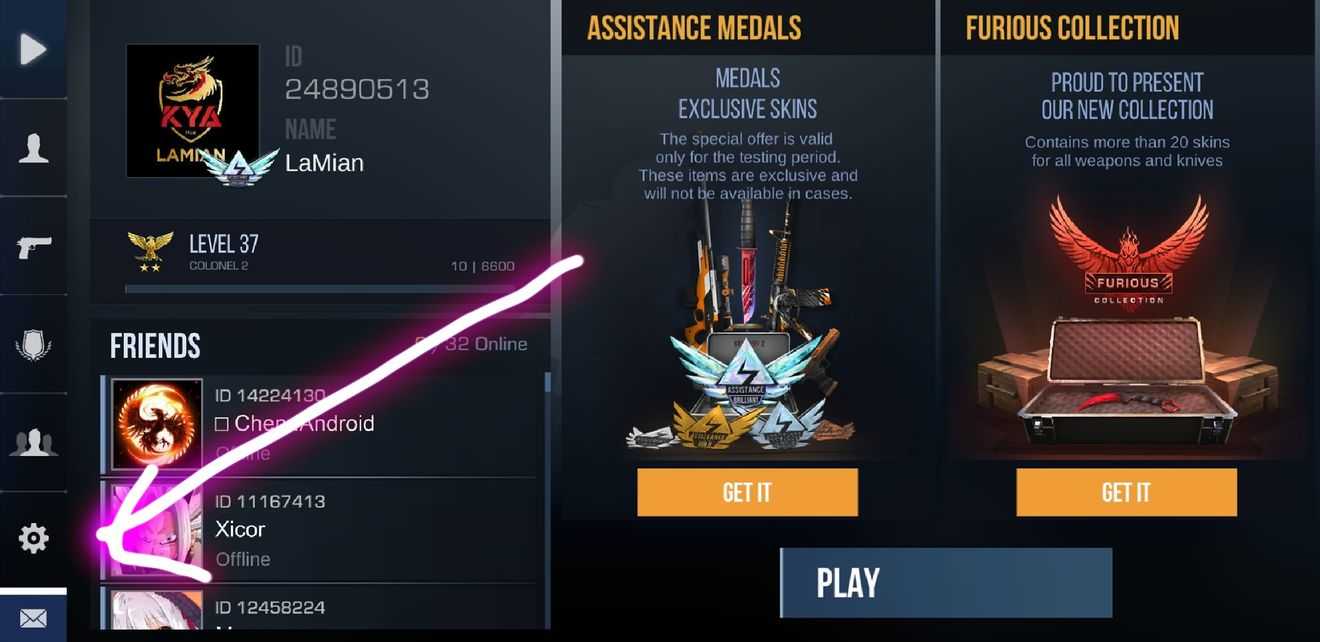Open the shield emblem sidebar icon
The width and height of the screenshot is (1320, 642).
click(33, 346)
